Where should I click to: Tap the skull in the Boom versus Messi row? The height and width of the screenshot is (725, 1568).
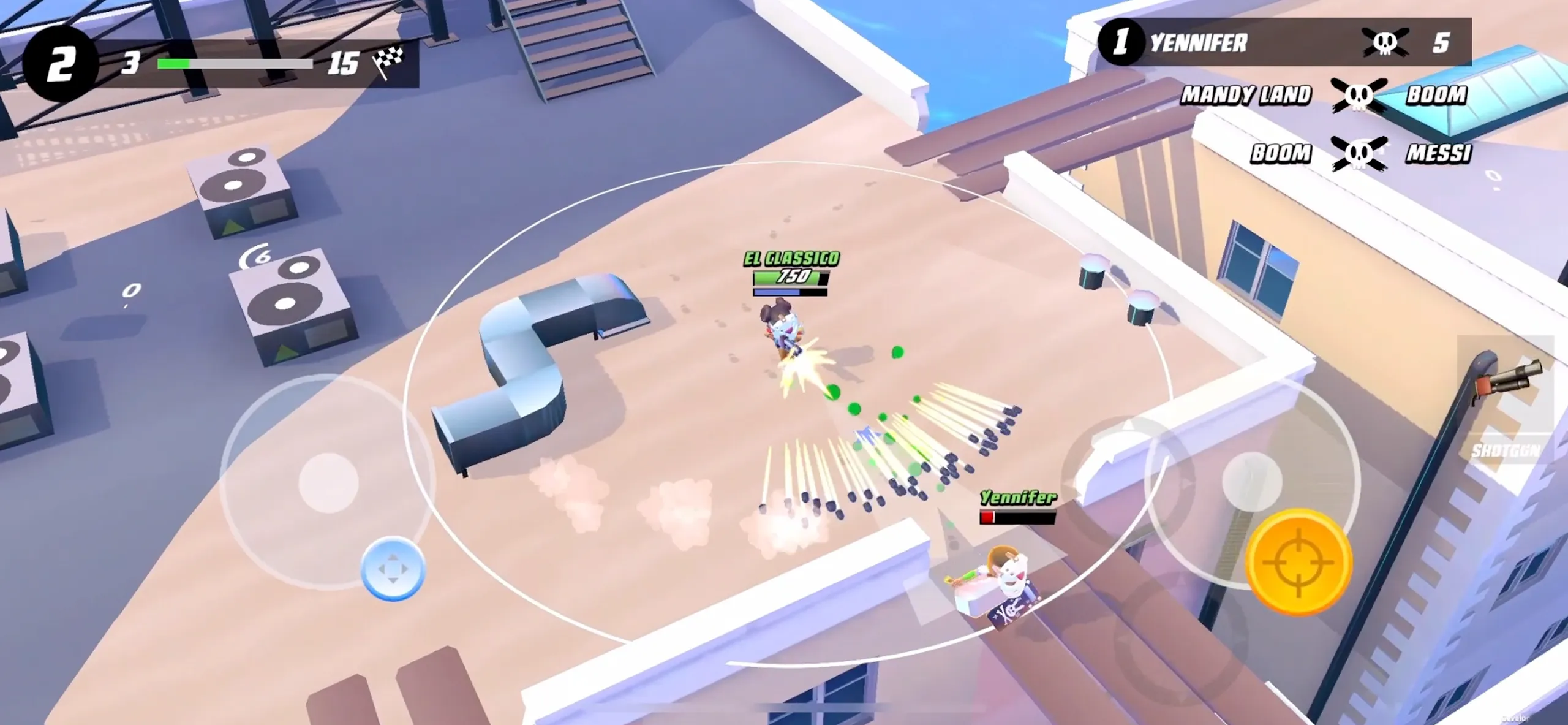(x=1359, y=153)
